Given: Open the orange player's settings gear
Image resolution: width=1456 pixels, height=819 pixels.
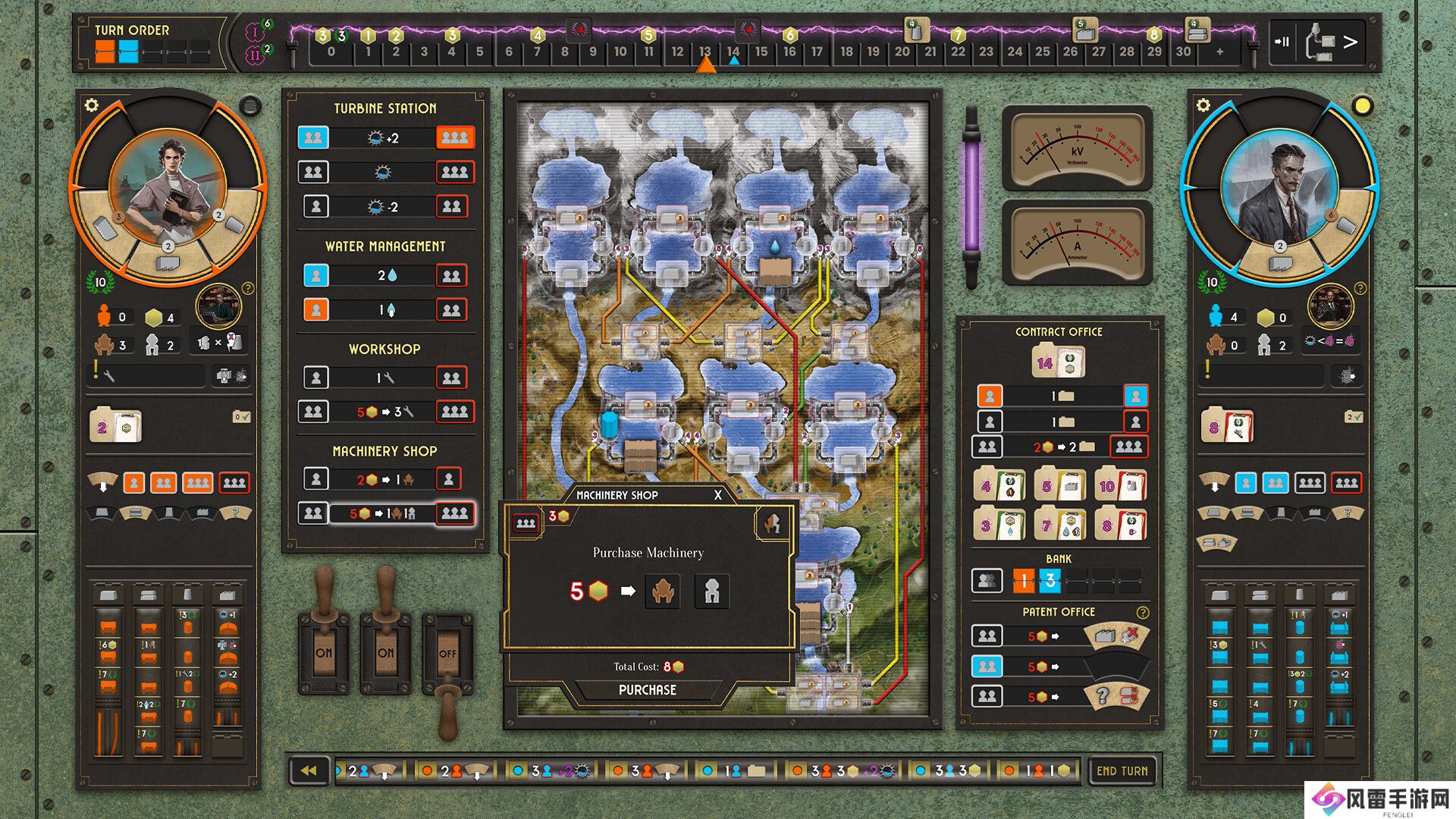Looking at the screenshot, I should click(x=92, y=105).
